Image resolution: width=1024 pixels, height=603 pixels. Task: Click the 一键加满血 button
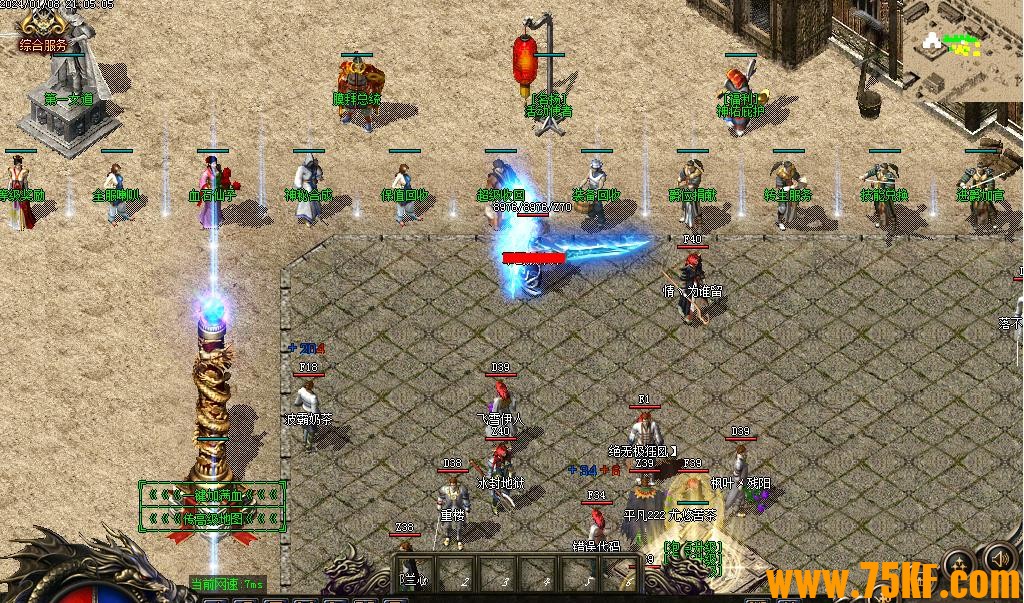[x=212, y=494]
